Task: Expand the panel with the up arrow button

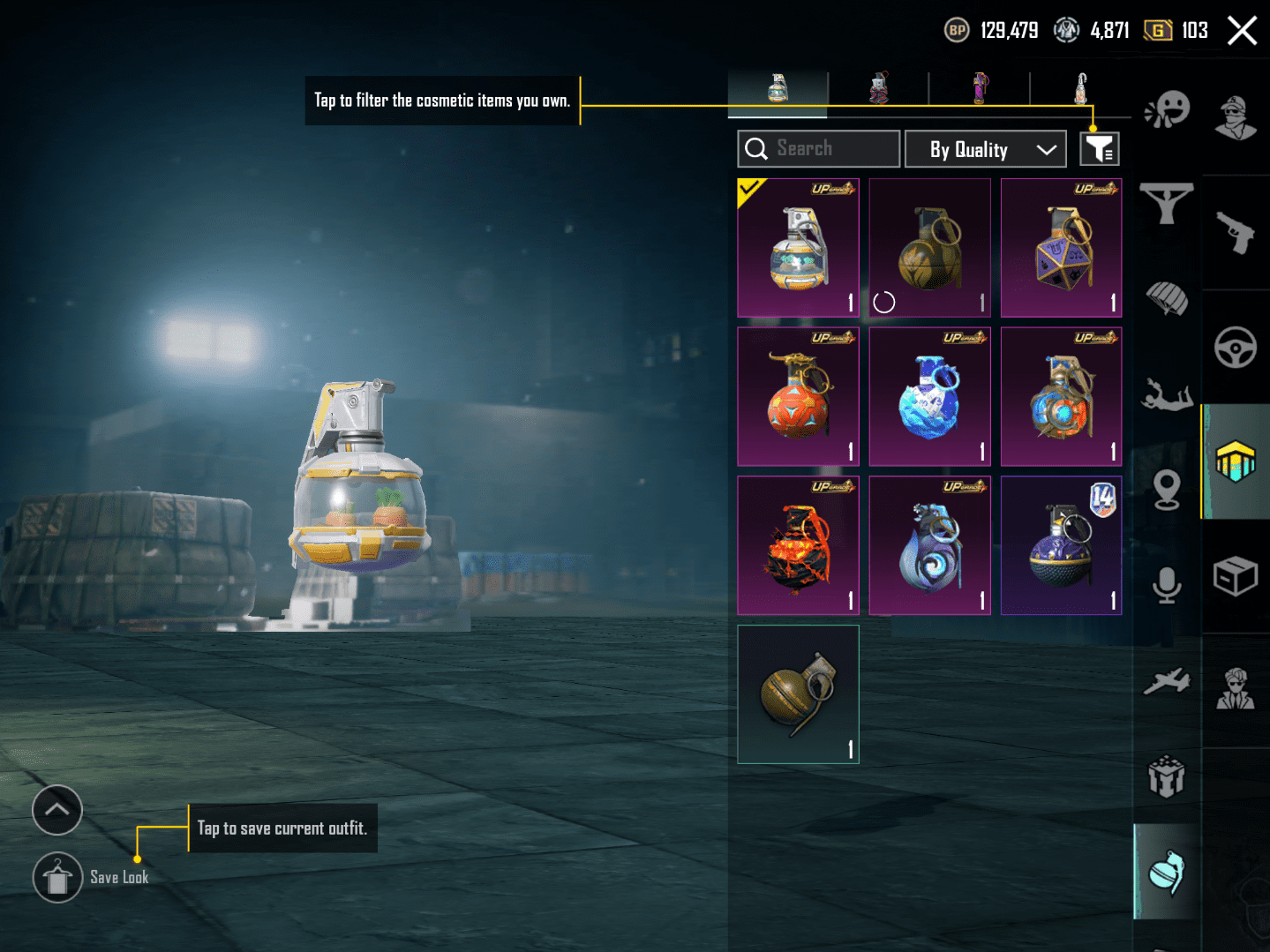Action: [57, 809]
